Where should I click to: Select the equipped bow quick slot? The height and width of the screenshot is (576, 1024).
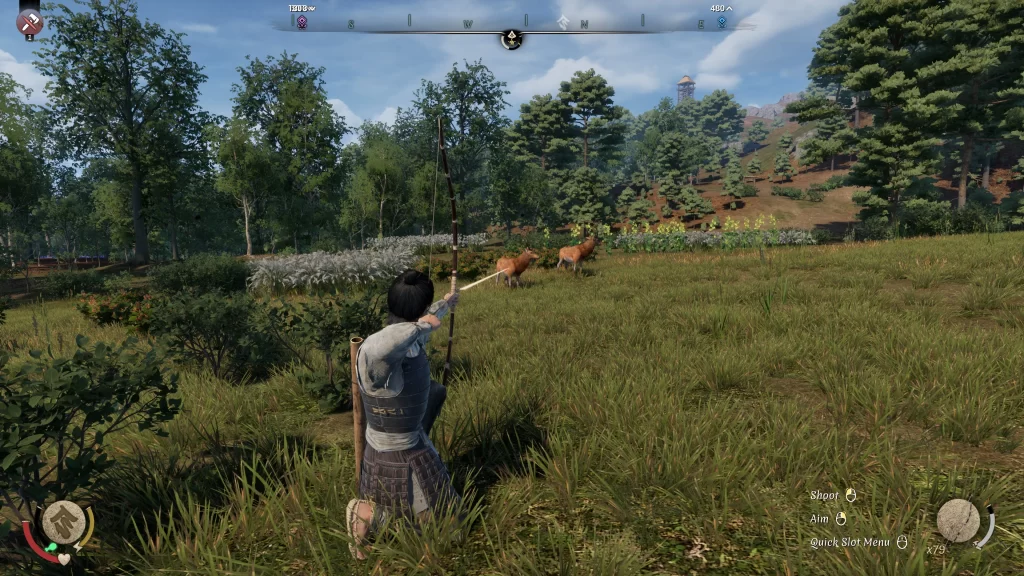click(x=958, y=521)
